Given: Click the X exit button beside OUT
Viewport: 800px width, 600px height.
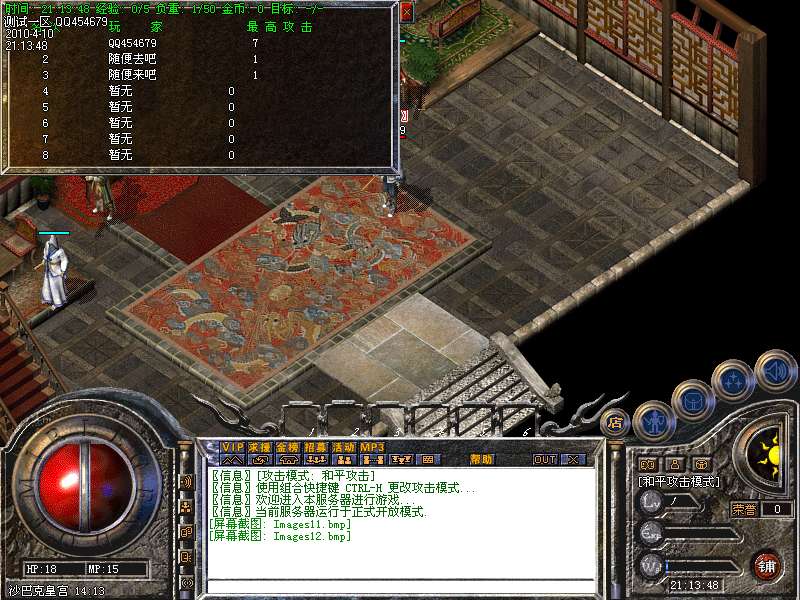Looking at the screenshot, I should point(573,459).
